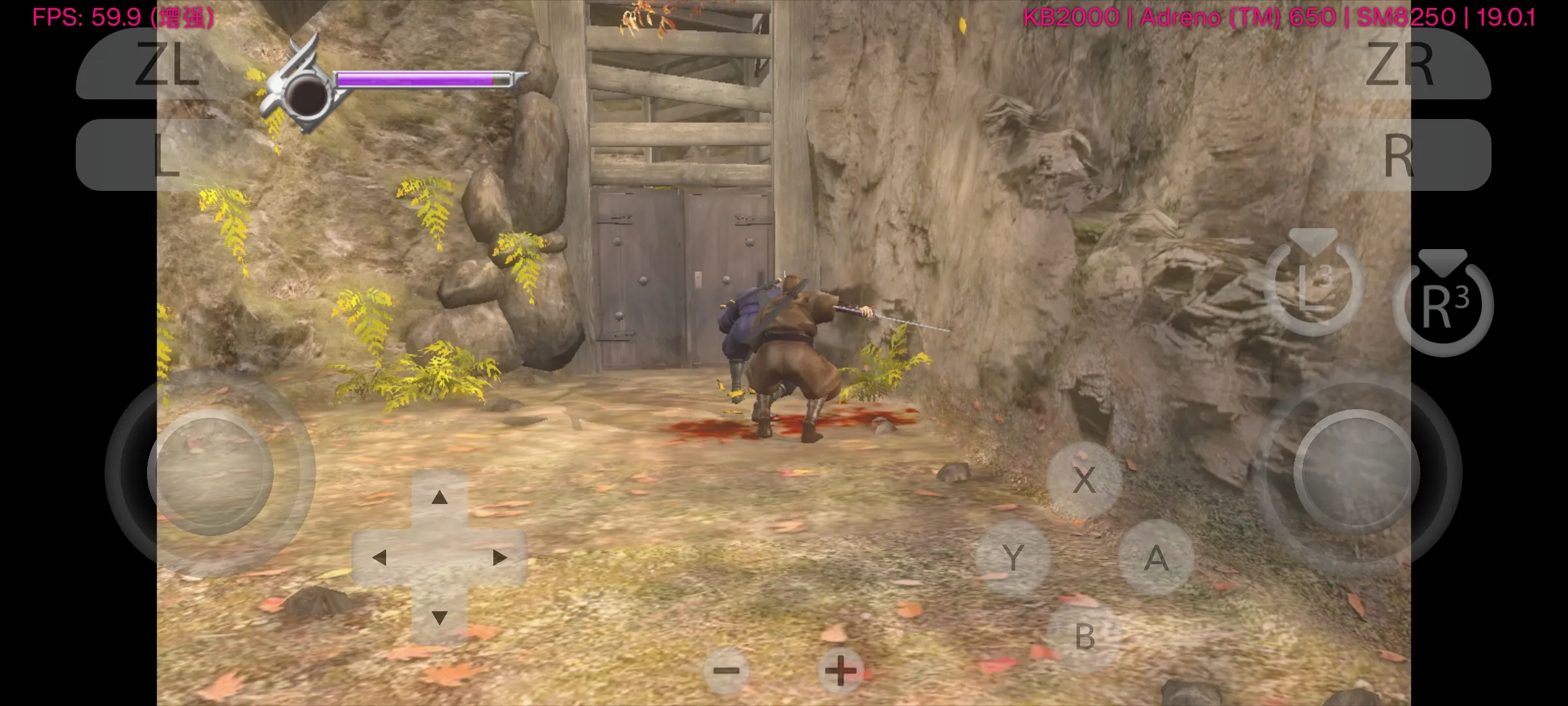This screenshot has height=706, width=1568.
Task: Tap the X face button
Action: [1085, 480]
